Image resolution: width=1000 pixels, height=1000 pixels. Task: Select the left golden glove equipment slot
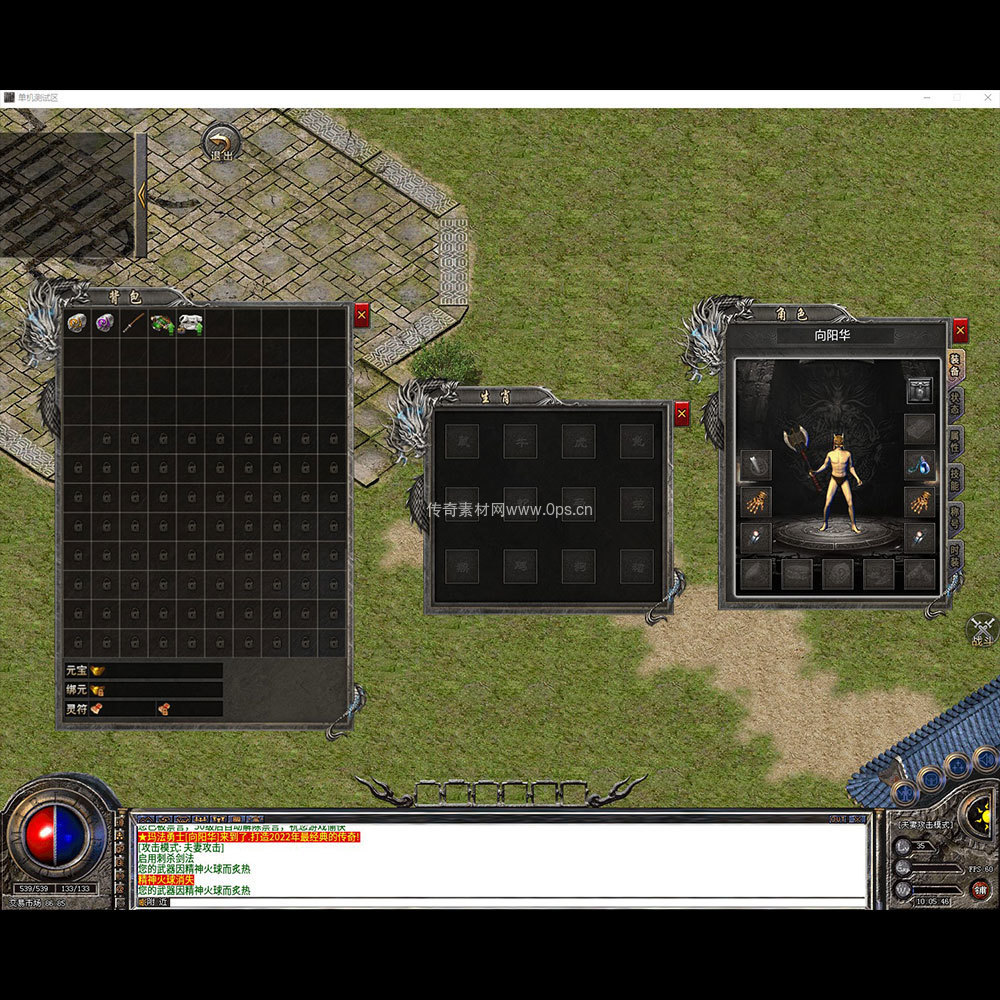pyautogui.click(x=755, y=501)
